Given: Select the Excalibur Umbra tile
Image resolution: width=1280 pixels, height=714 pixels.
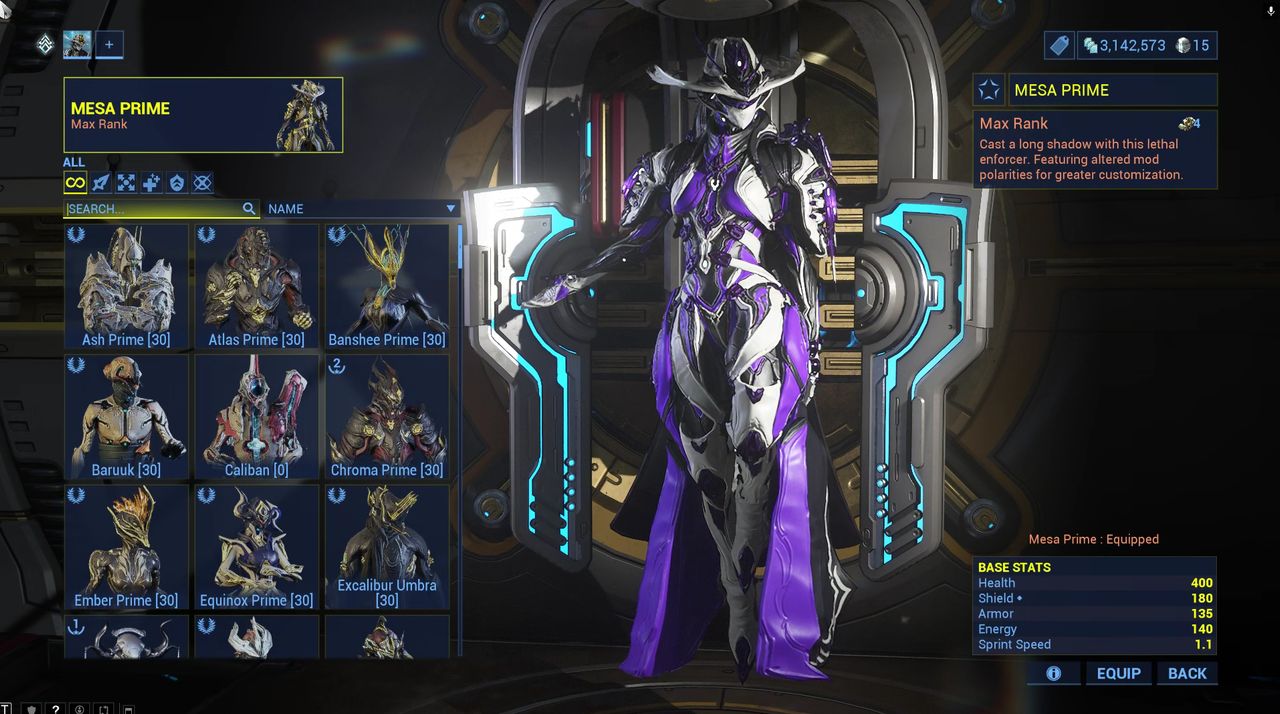Looking at the screenshot, I should (x=387, y=547).
